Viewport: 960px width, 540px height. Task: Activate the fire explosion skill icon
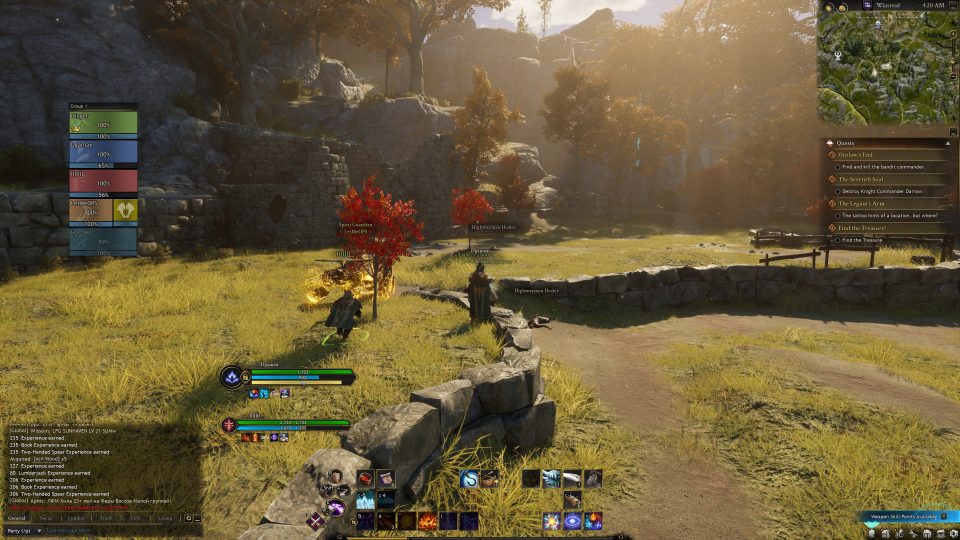428,521
